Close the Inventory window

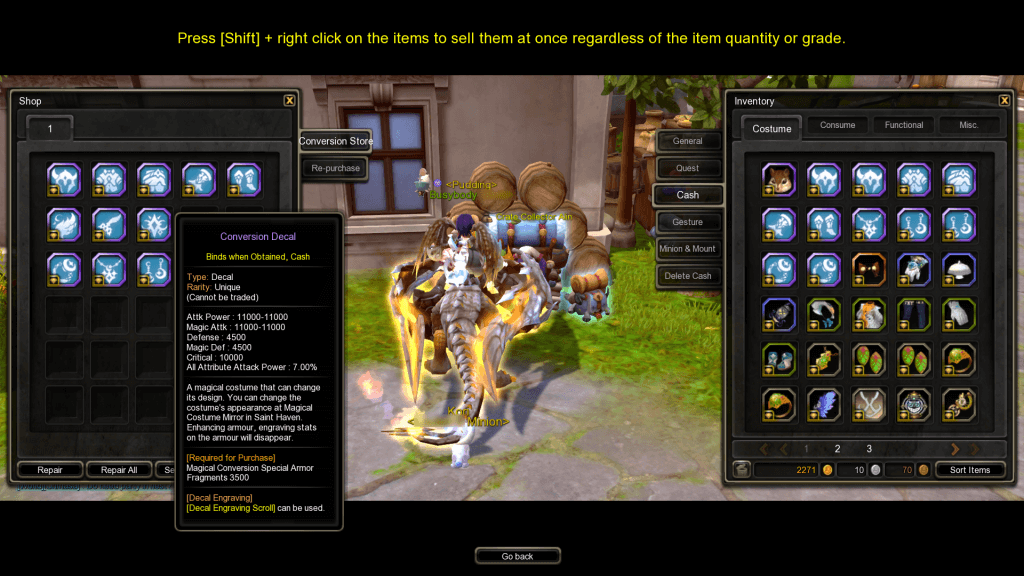[x=1004, y=100]
